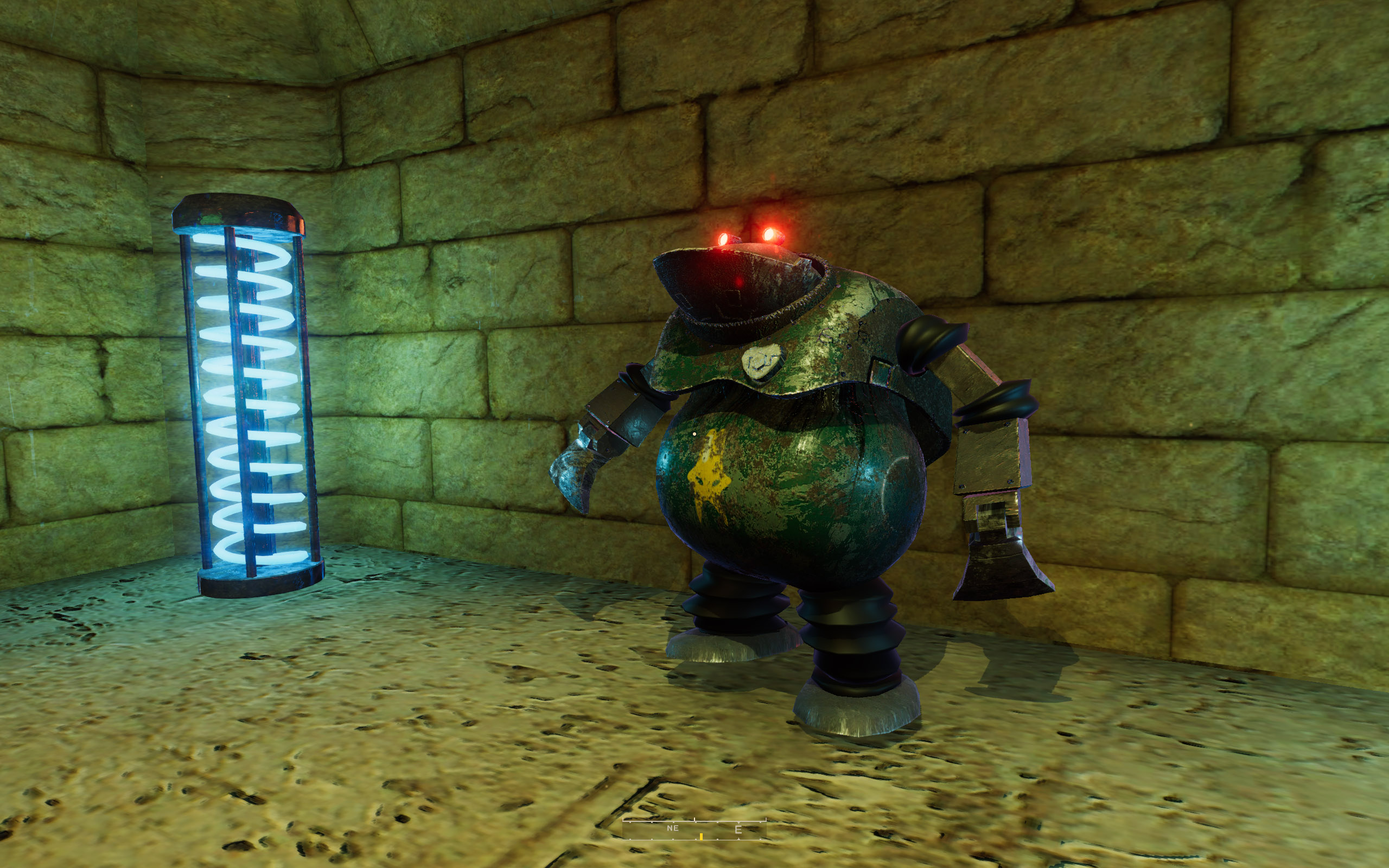The width and height of the screenshot is (1389, 868).
Task: Click the compass heading bar
Action: [694, 829]
